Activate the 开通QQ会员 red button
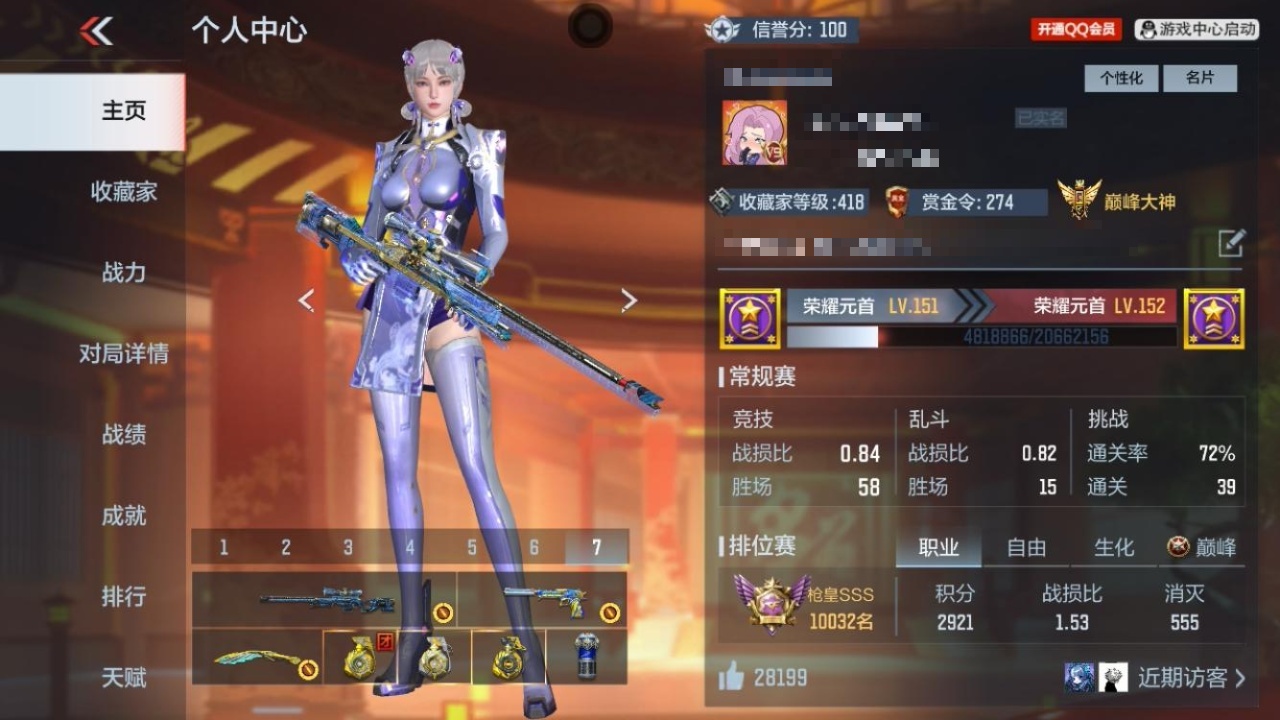The image size is (1280, 720). pos(1075,30)
